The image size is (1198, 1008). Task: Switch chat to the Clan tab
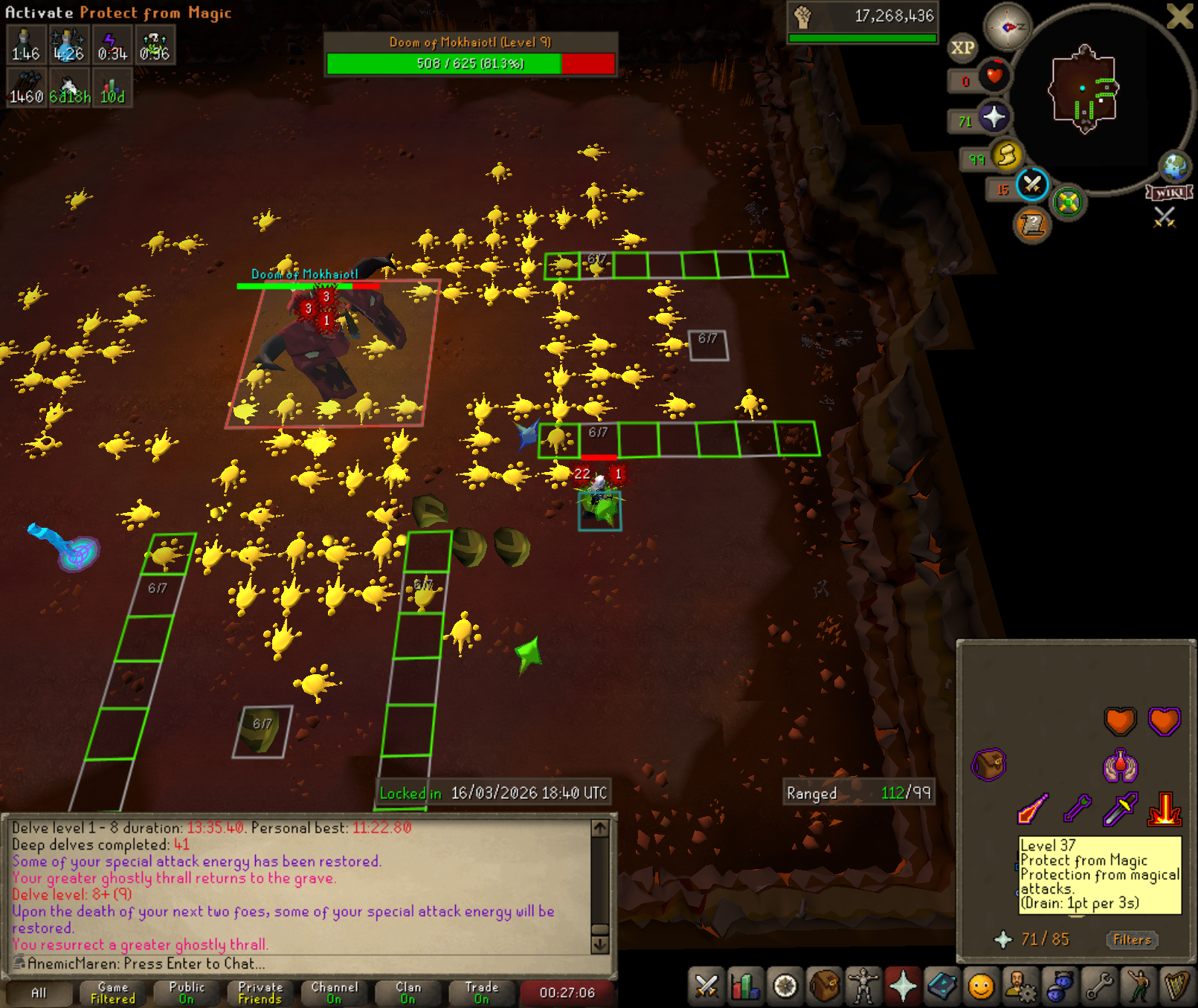click(408, 992)
